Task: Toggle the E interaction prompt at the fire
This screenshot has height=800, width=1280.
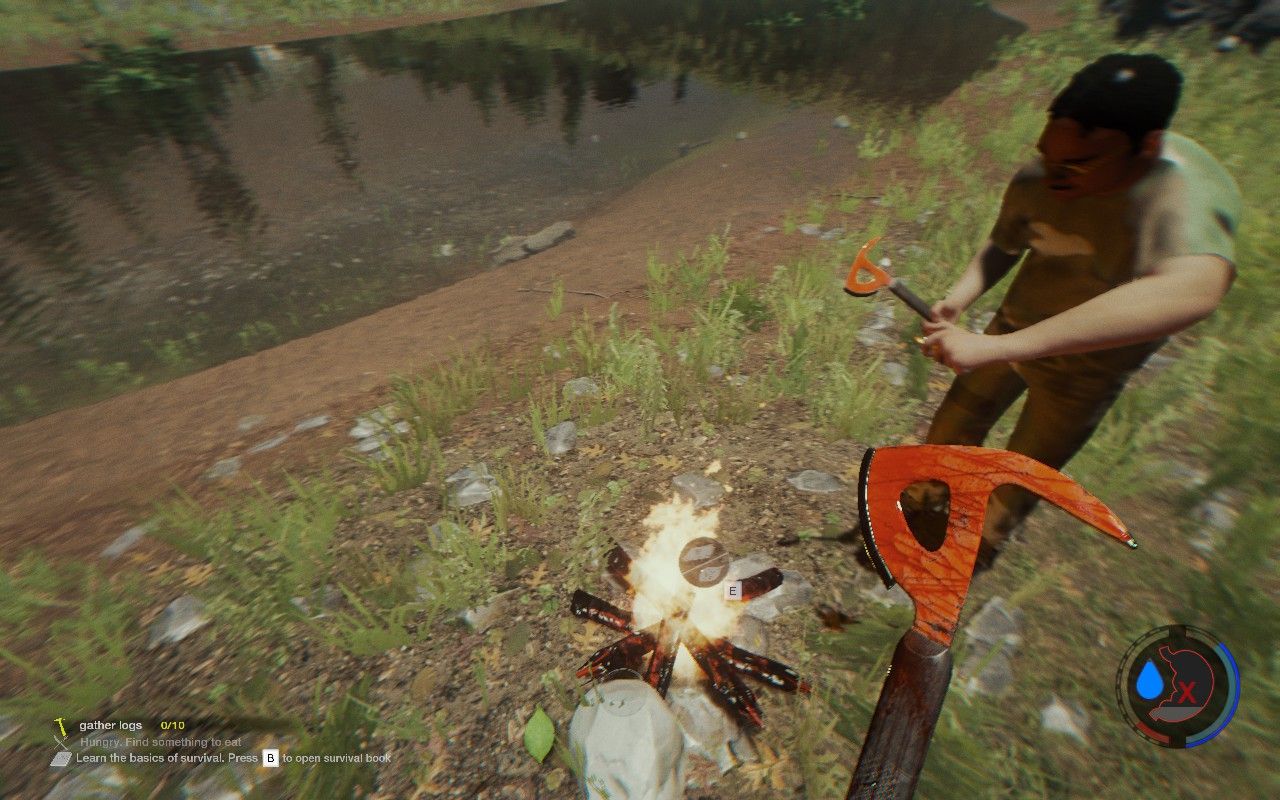Action: pos(733,589)
